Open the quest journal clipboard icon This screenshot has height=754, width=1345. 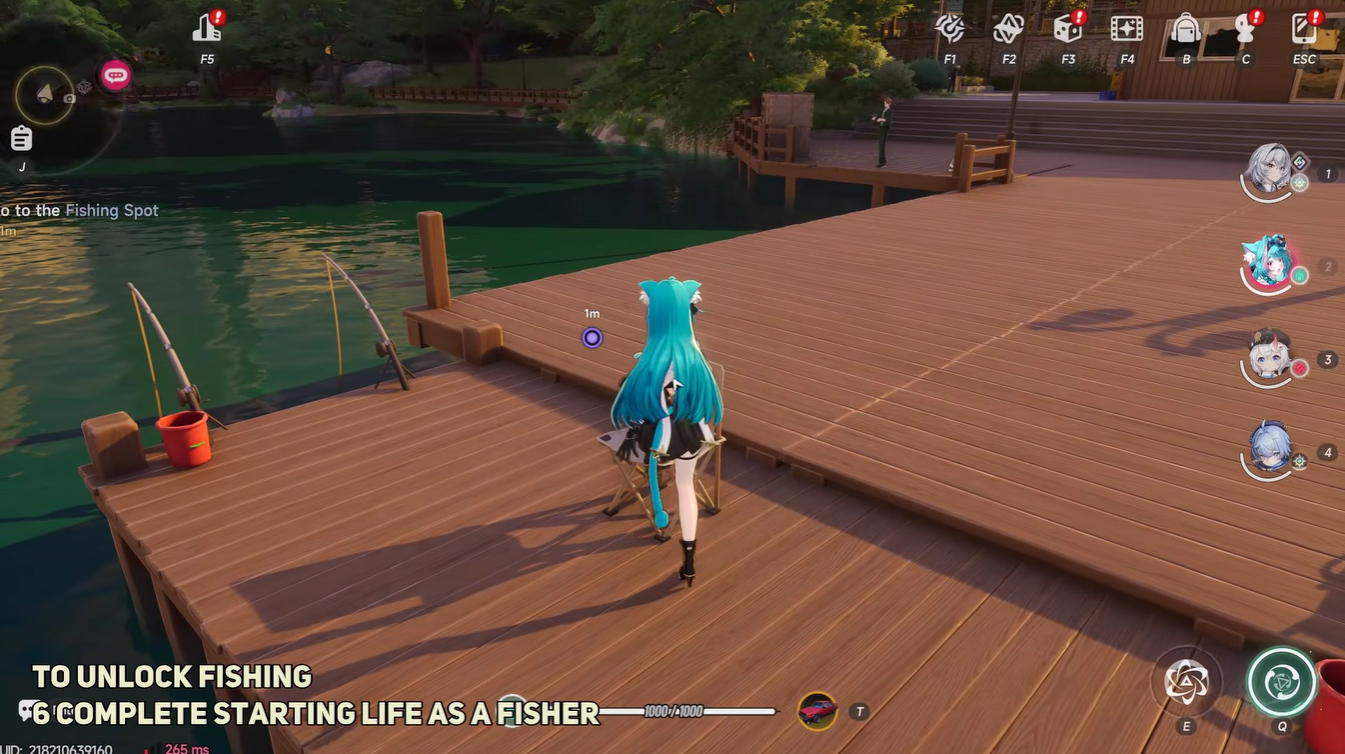(x=21, y=138)
